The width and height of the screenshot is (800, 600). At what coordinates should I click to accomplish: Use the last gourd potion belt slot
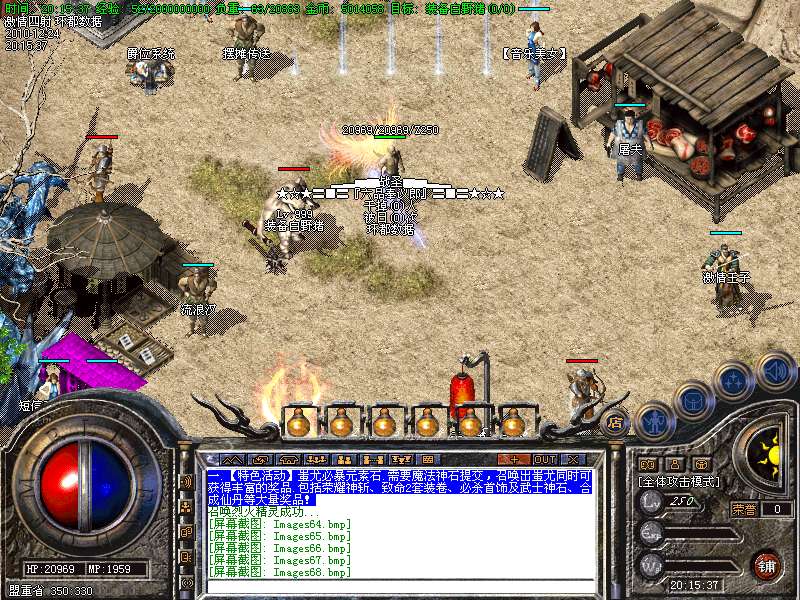[514, 423]
